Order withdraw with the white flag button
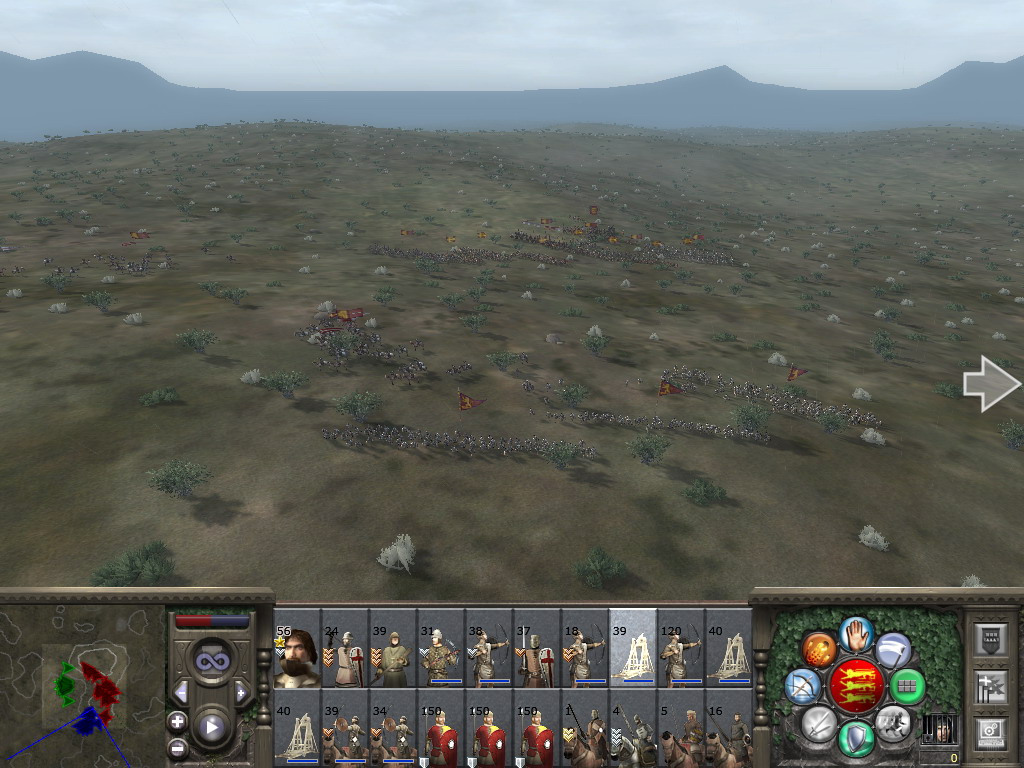 click(x=893, y=650)
